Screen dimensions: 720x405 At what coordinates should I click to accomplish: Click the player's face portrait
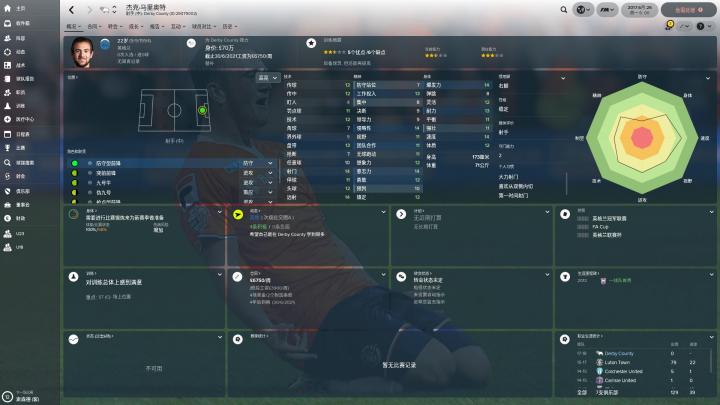(x=81, y=49)
